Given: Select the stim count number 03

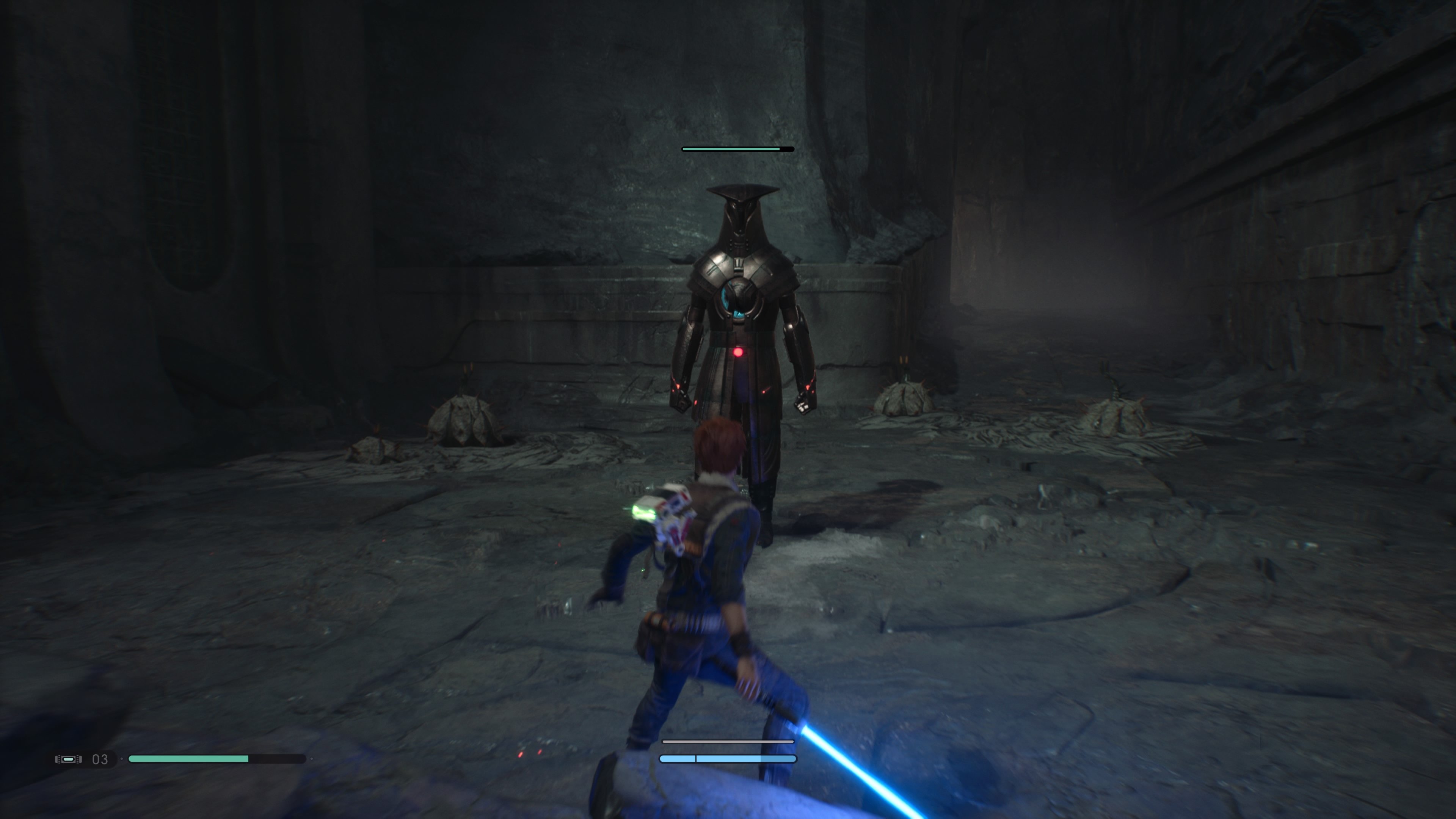Looking at the screenshot, I should 99,759.
